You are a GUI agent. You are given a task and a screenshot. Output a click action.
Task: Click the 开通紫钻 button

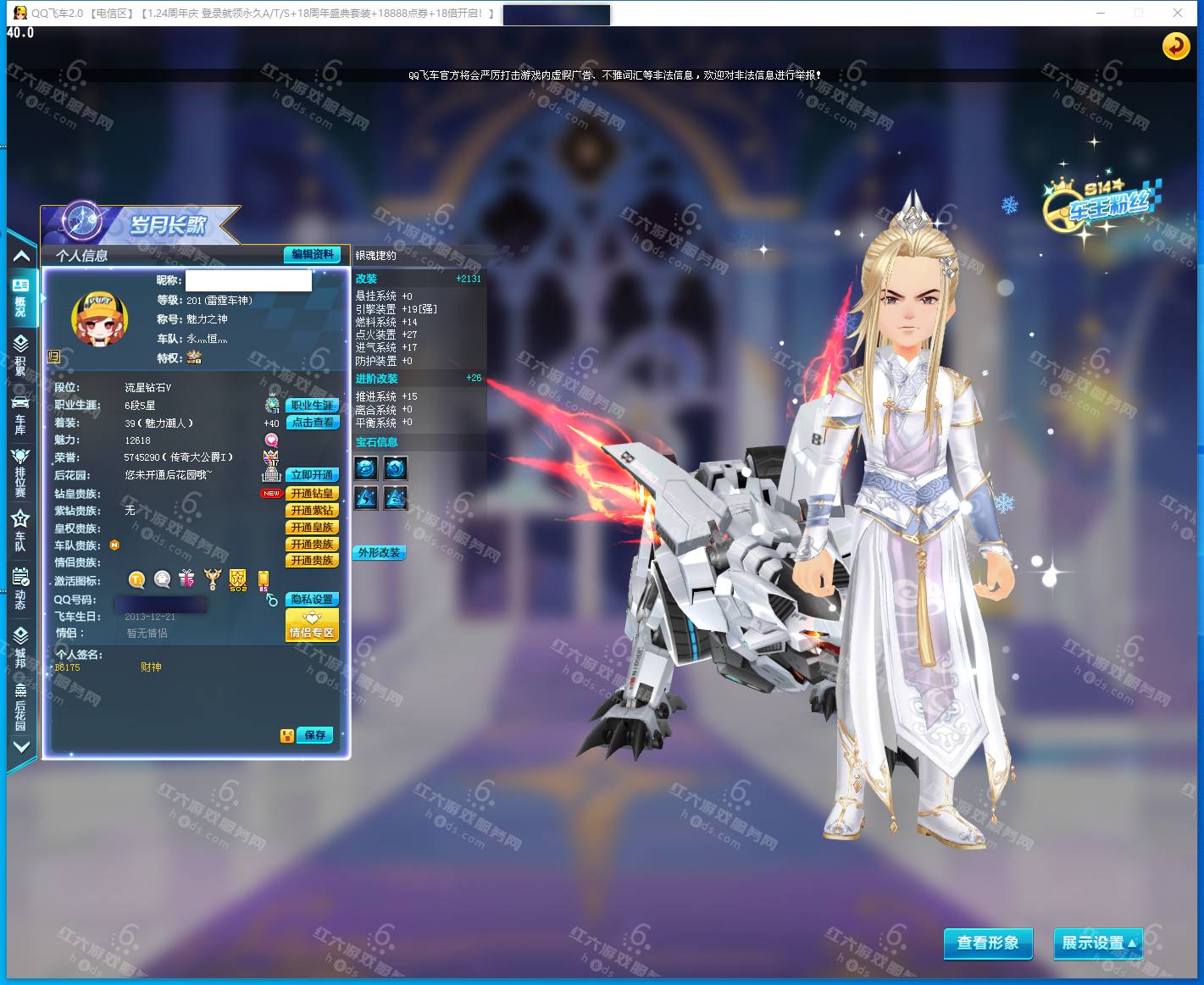point(313,510)
